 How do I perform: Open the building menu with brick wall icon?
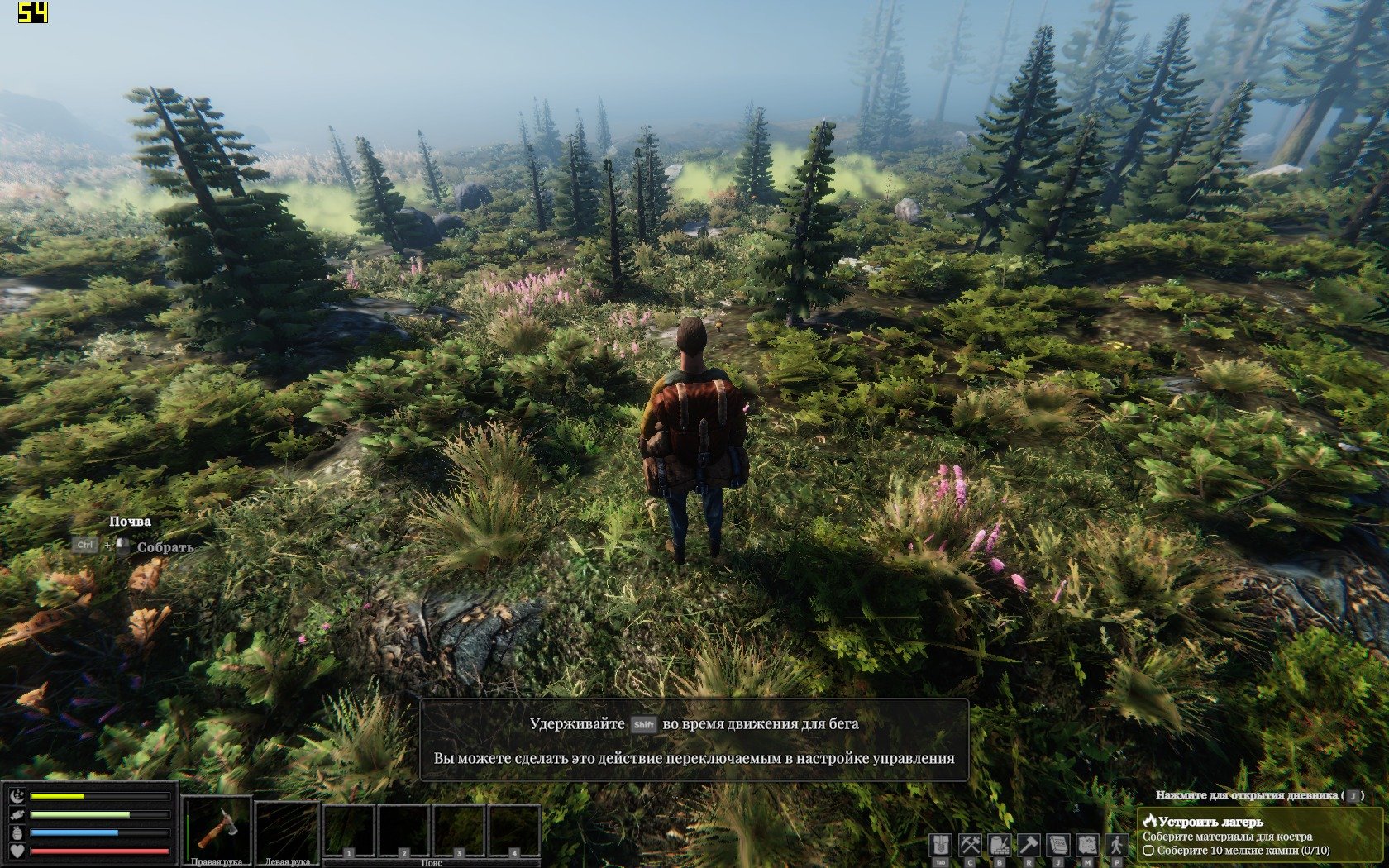[x=1000, y=845]
